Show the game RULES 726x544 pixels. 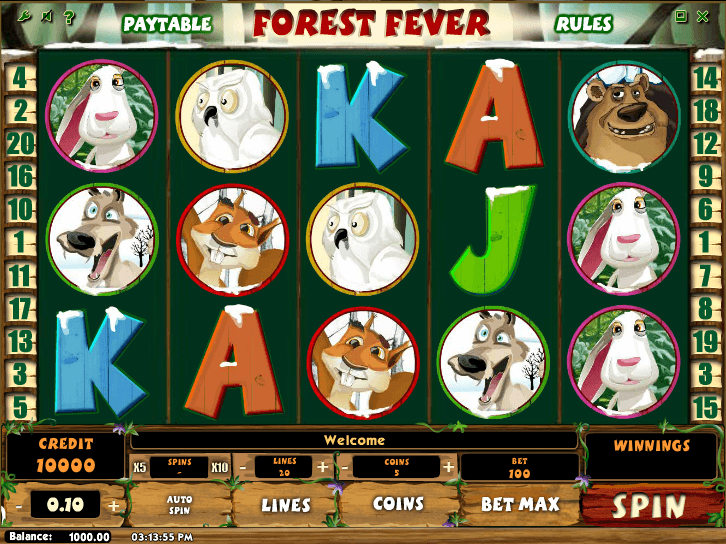tap(585, 23)
